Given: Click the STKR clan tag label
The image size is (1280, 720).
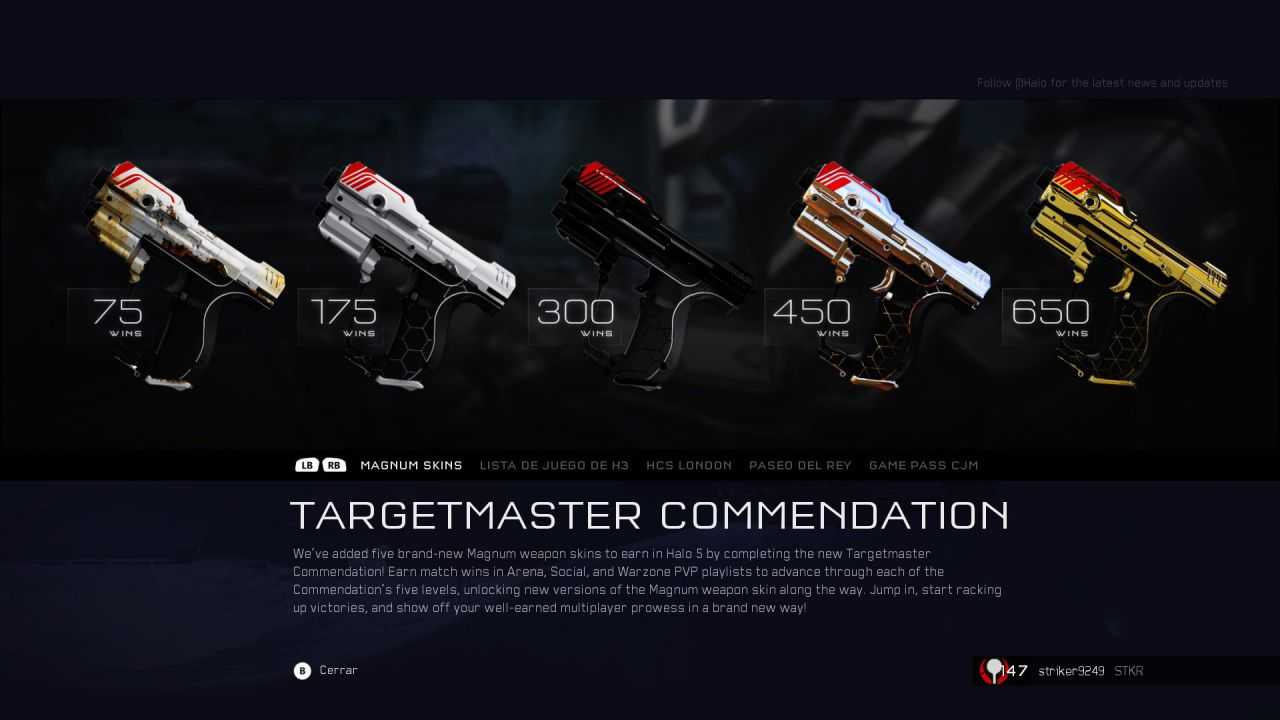Looking at the screenshot, I should coord(1128,671).
